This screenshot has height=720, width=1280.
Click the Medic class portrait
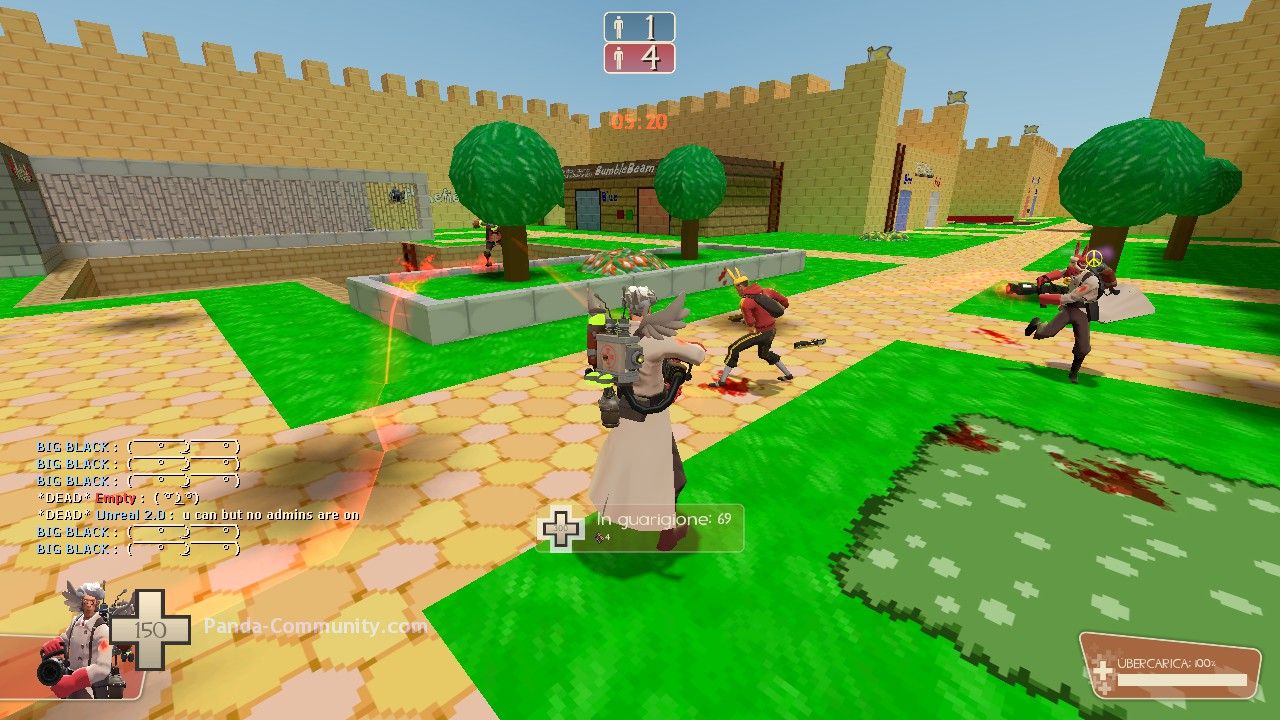85,639
